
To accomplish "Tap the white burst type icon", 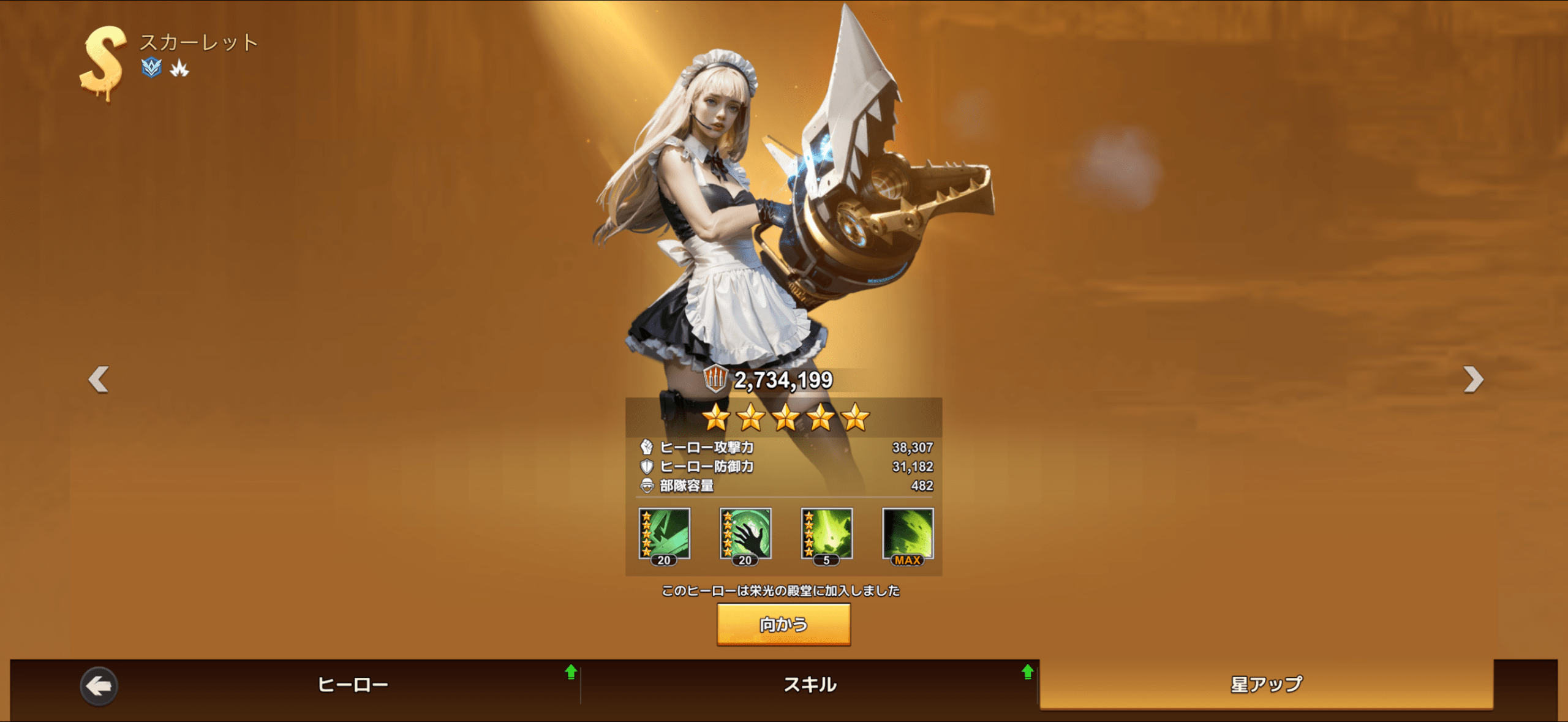I will pos(179,68).
